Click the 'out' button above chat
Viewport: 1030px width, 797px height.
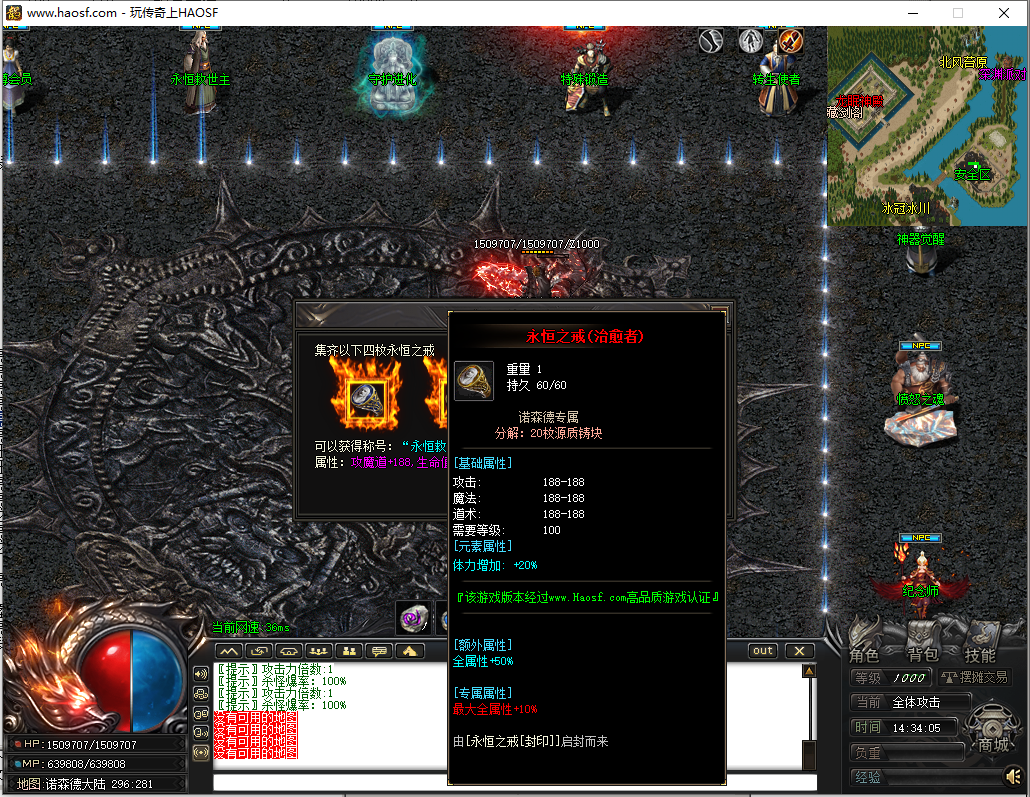point(764,651)
